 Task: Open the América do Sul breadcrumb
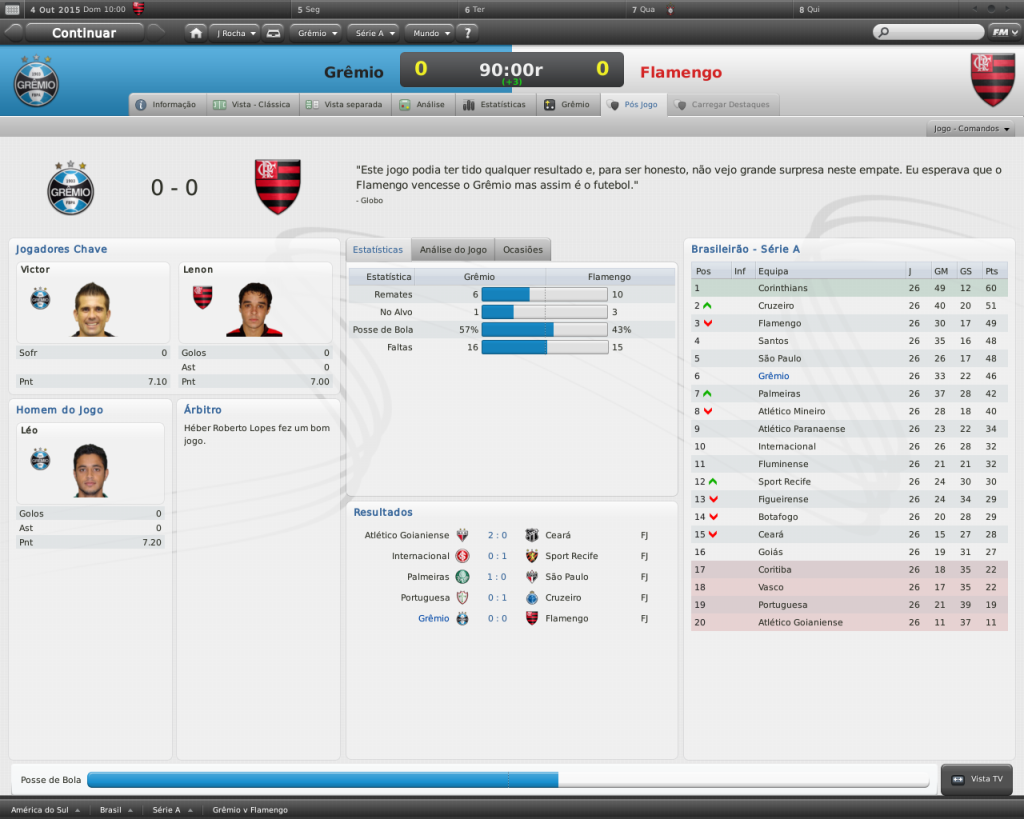click(x=47, y=810)
